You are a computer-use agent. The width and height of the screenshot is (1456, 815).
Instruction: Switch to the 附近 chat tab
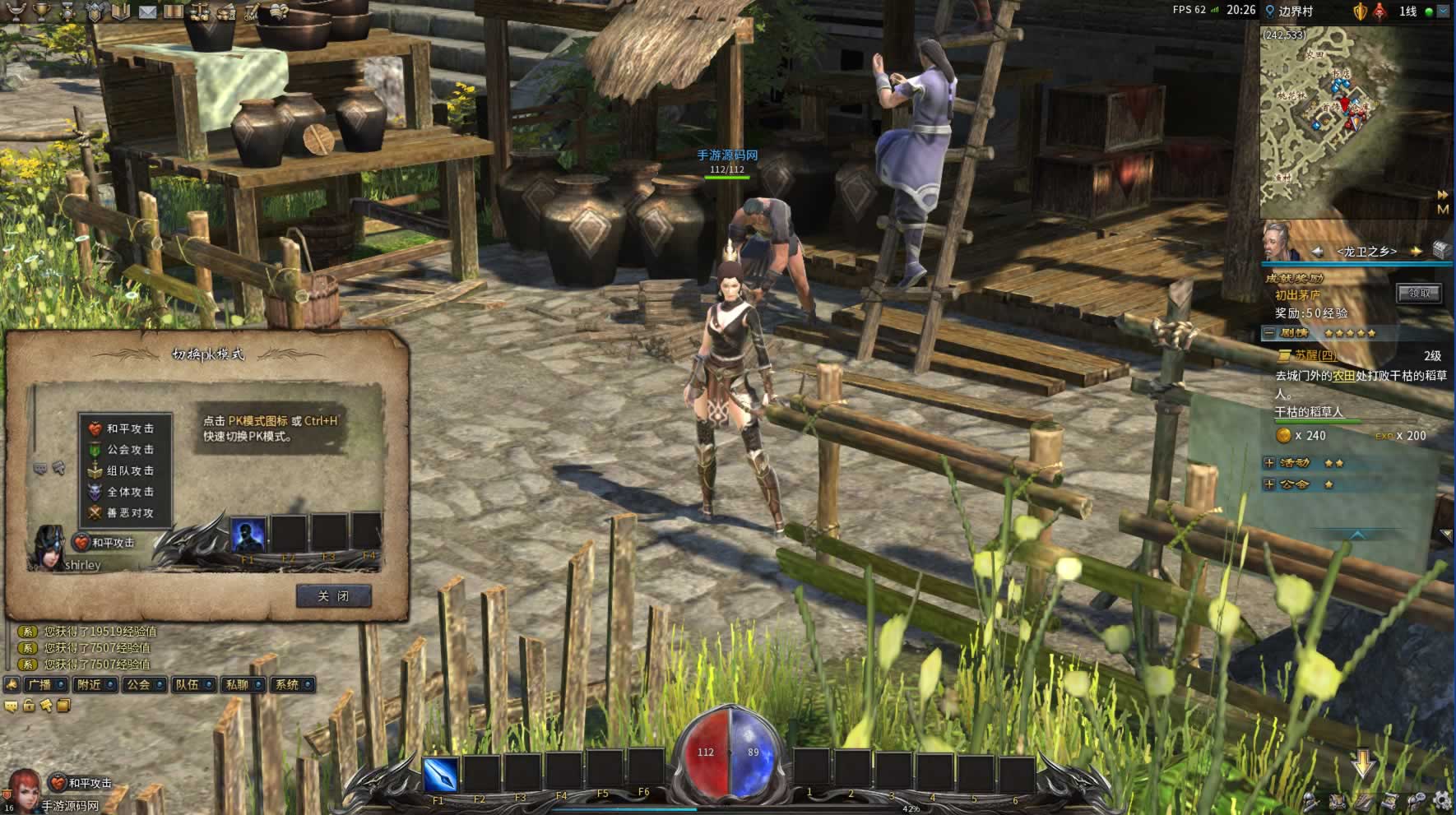click(89, 684)
